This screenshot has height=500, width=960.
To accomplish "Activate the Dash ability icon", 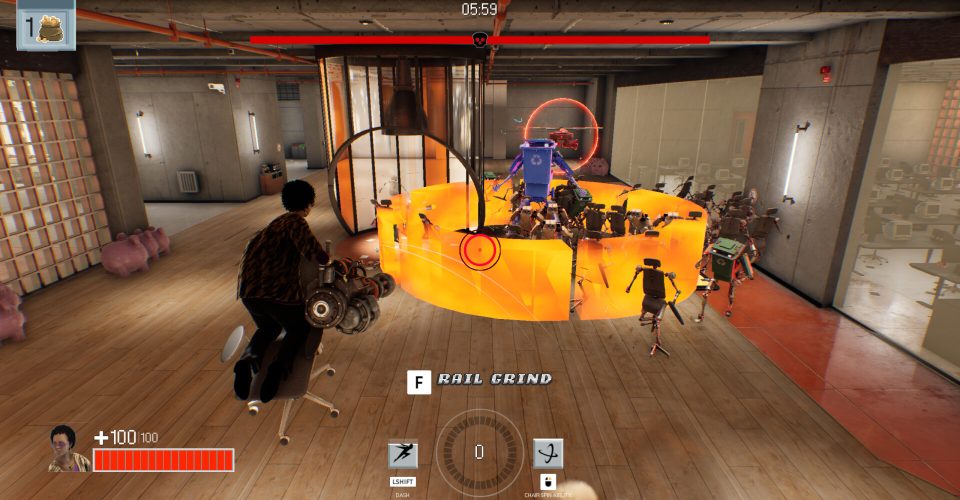I will pyautogui.click(x=403, y=455).
